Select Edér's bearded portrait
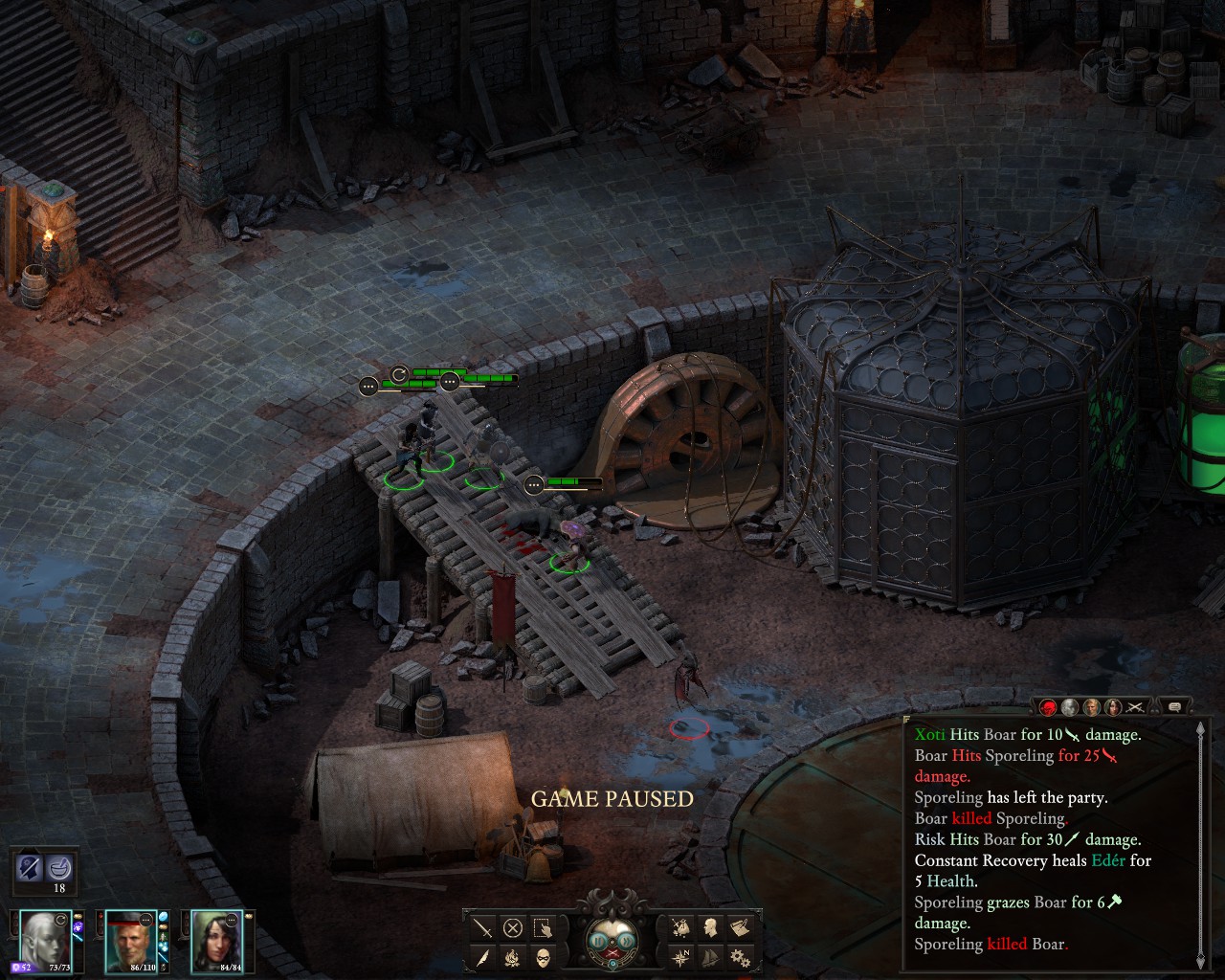Viewport: 1225px width, 980px height. [129, 940]
